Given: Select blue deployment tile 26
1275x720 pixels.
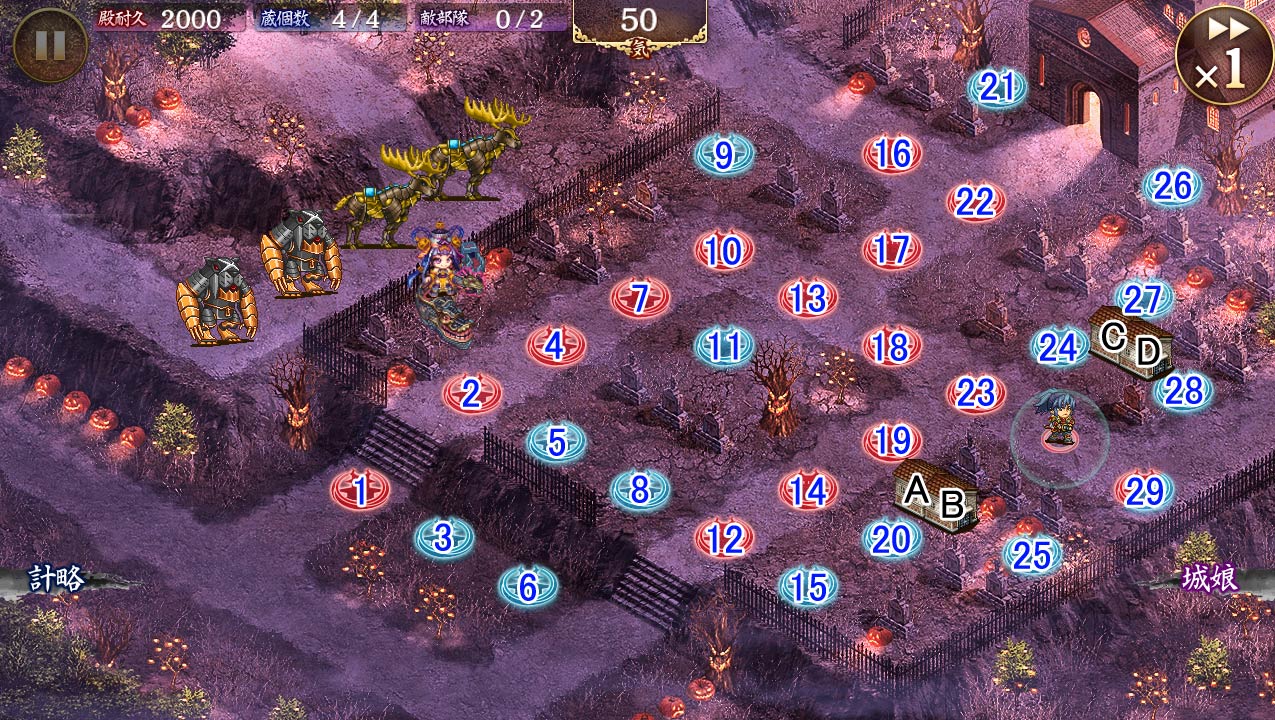Looking at the screenshot, I should click(1172, 186).
